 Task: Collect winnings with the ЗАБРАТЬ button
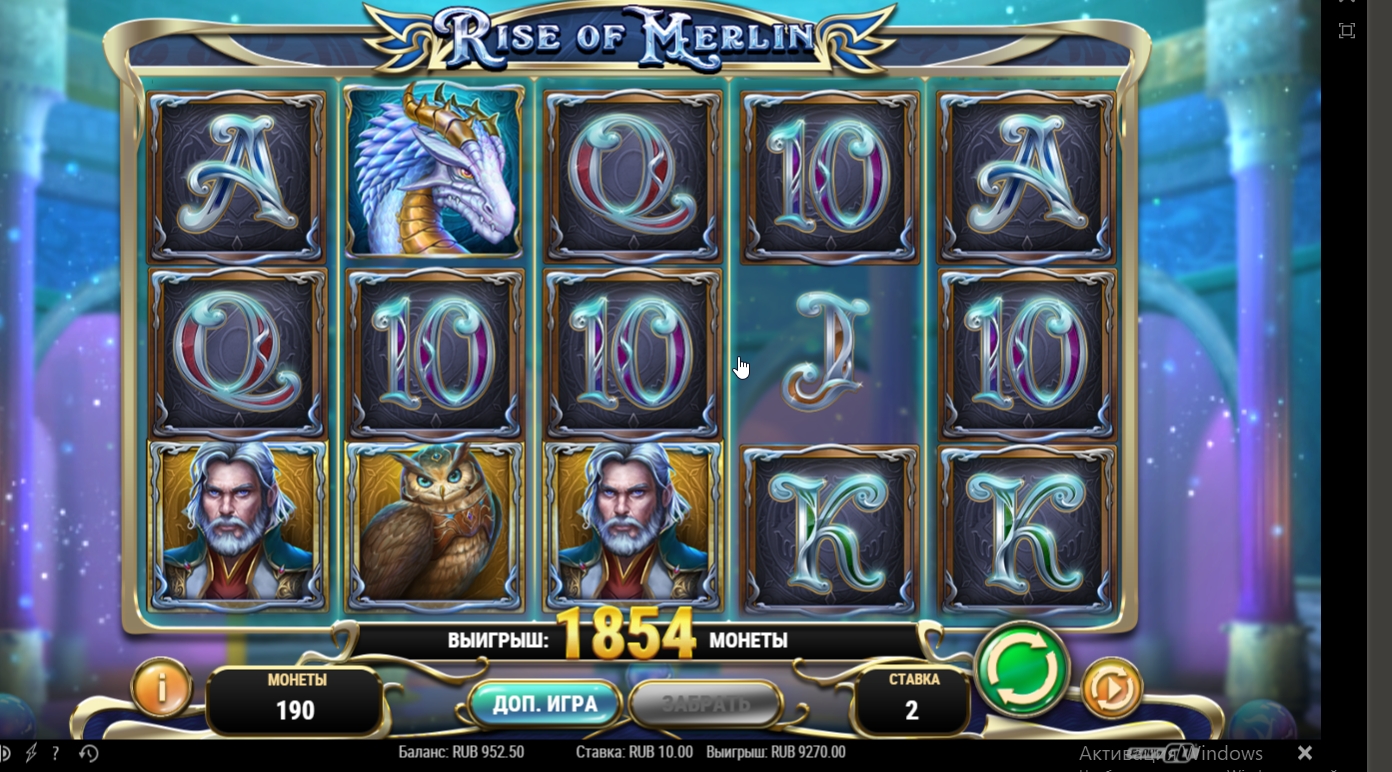[705, 704]
